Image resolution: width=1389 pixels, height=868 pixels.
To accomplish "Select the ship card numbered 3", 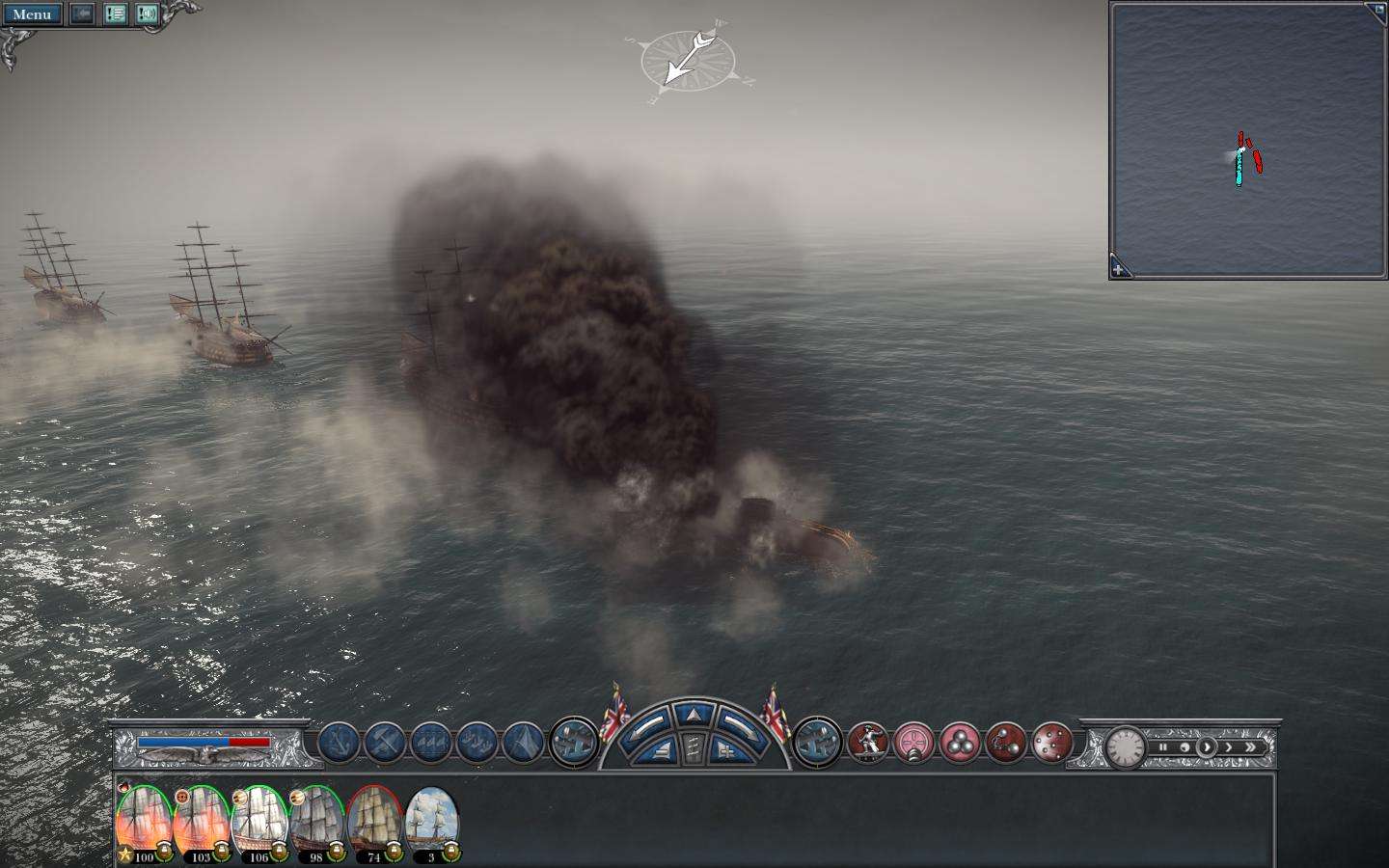I will (431, 825).
